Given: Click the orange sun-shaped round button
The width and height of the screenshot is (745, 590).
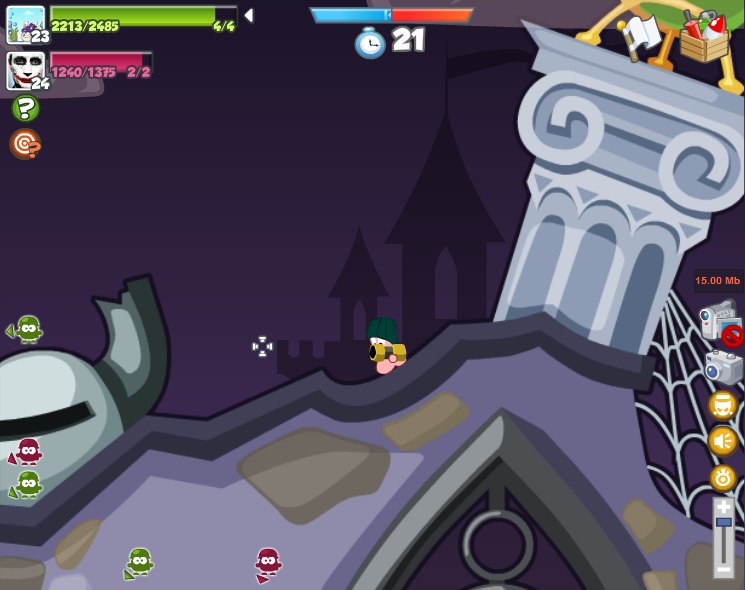Looking at the screenshot, I should click(723, 477).
